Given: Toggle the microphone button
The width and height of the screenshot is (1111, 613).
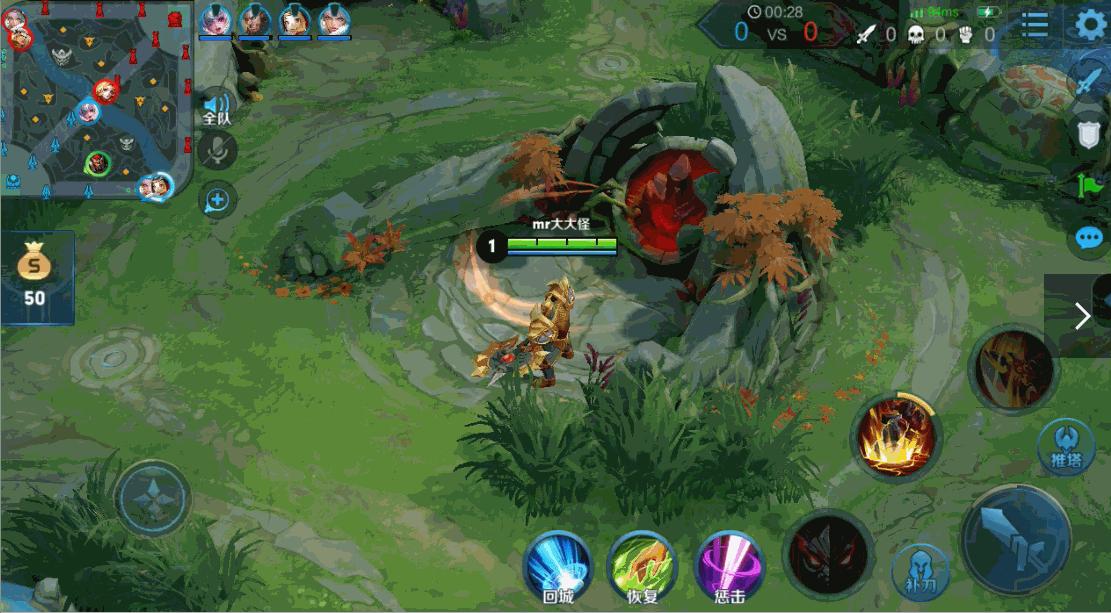Looking at the screenshot, I should (x=216, y=151).
